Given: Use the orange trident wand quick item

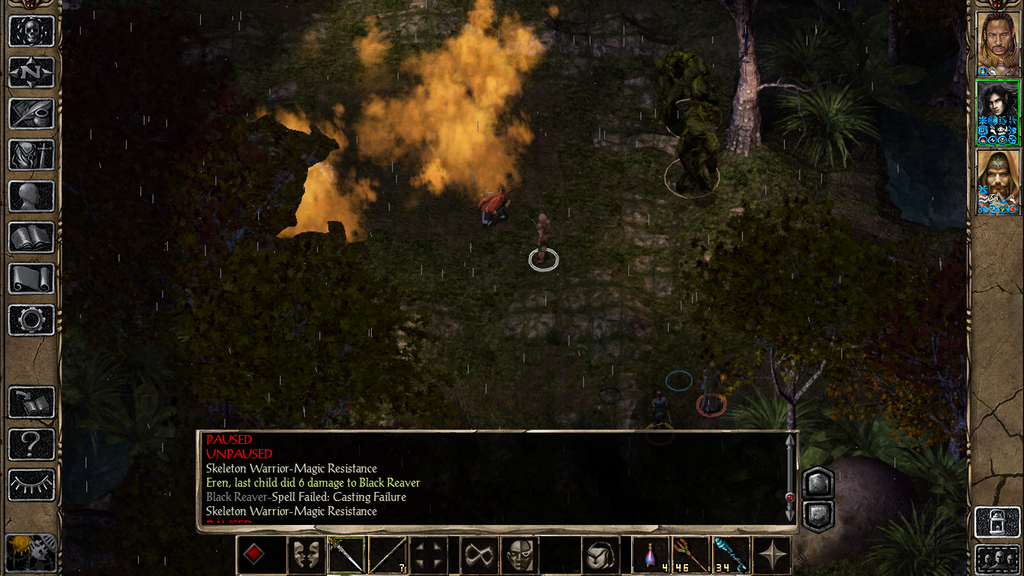Looking at the screenshot, I should (690, 555).
